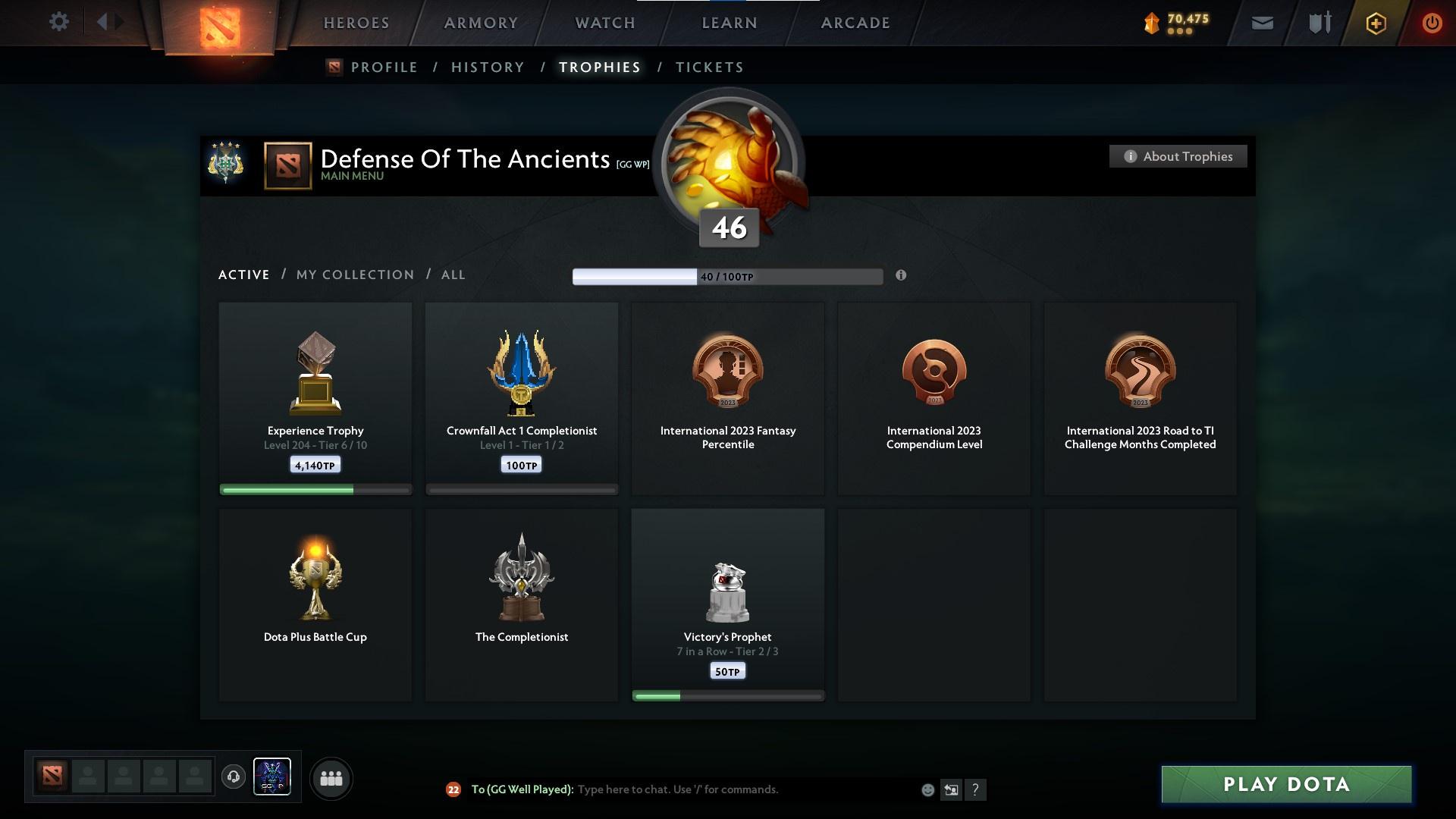The width and height of the screenshot is (1456, 819).
Task: Toggle the trophy points info tooltip
Action: point(901,276)
